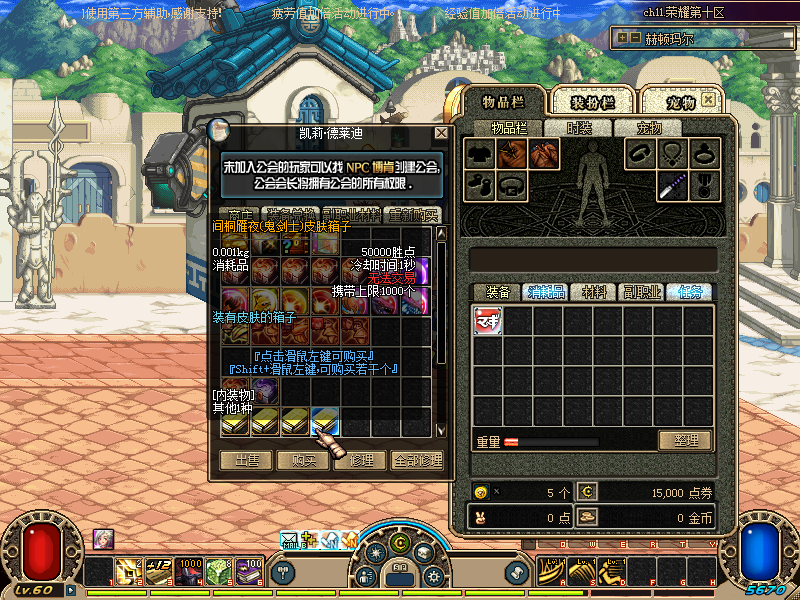Open the mail icon above the hotbar
The height and width of the screenshot is (600, 800).
(290, 540)
